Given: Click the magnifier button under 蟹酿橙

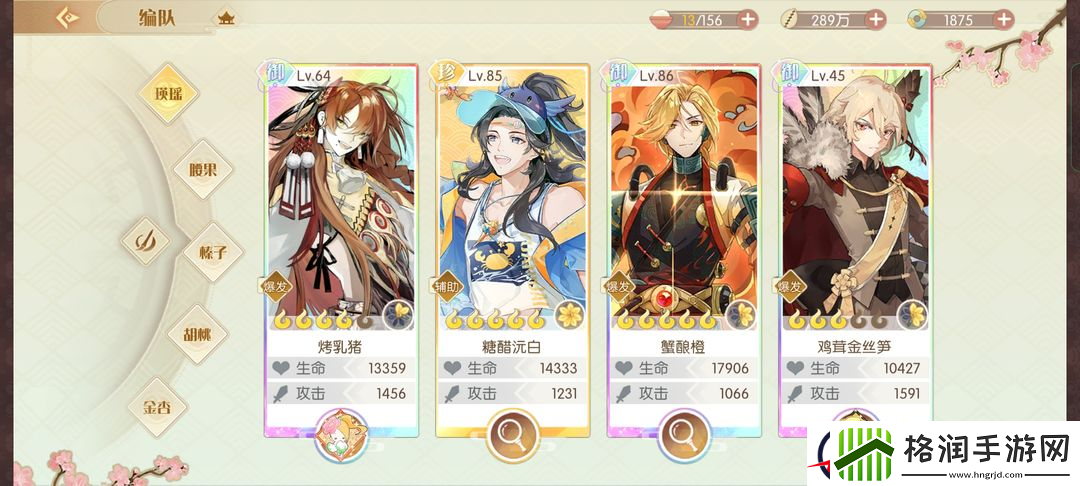Looking at the screenshot, I should pos(684,435).
